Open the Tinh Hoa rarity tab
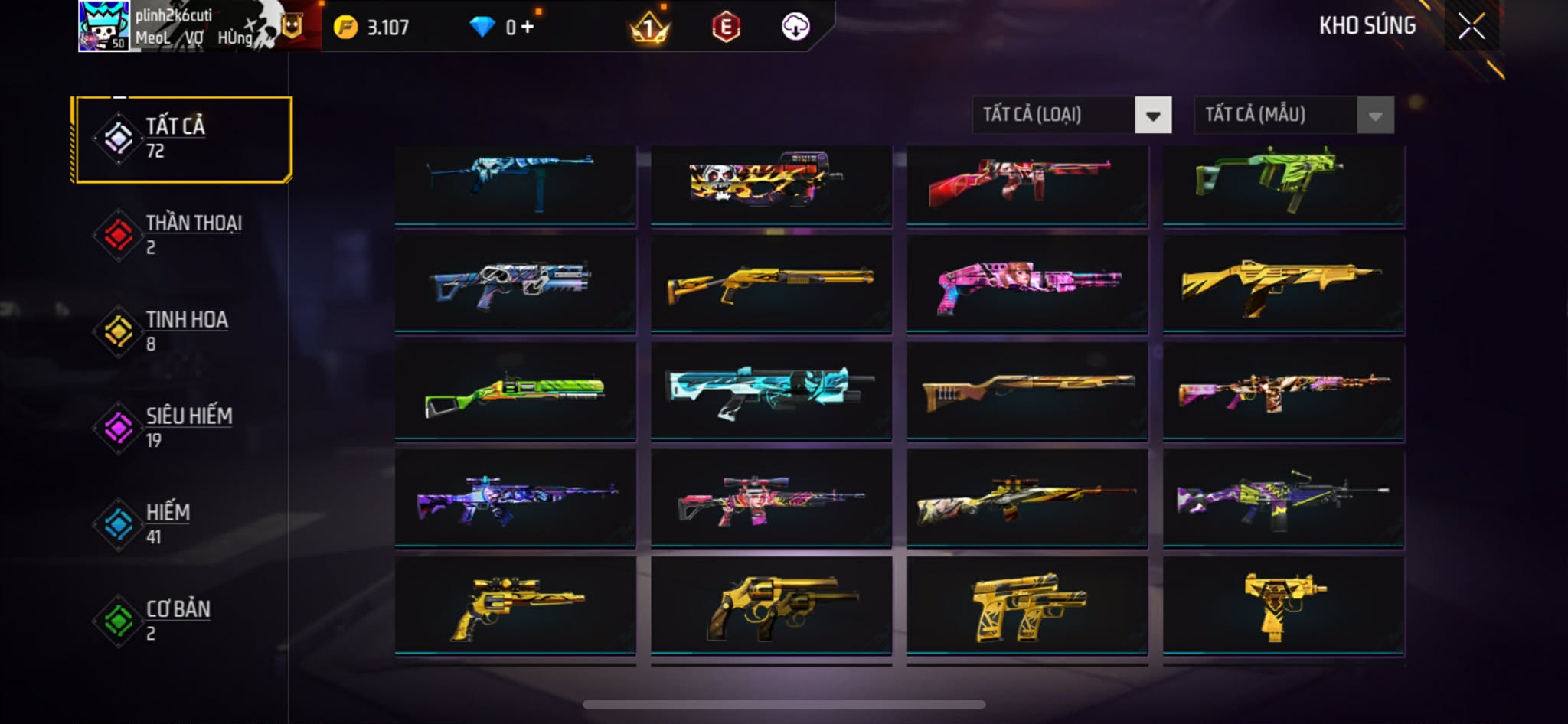Image resolution: width=1568 pixels, height=724 pixels. click(x=183, y=331)
